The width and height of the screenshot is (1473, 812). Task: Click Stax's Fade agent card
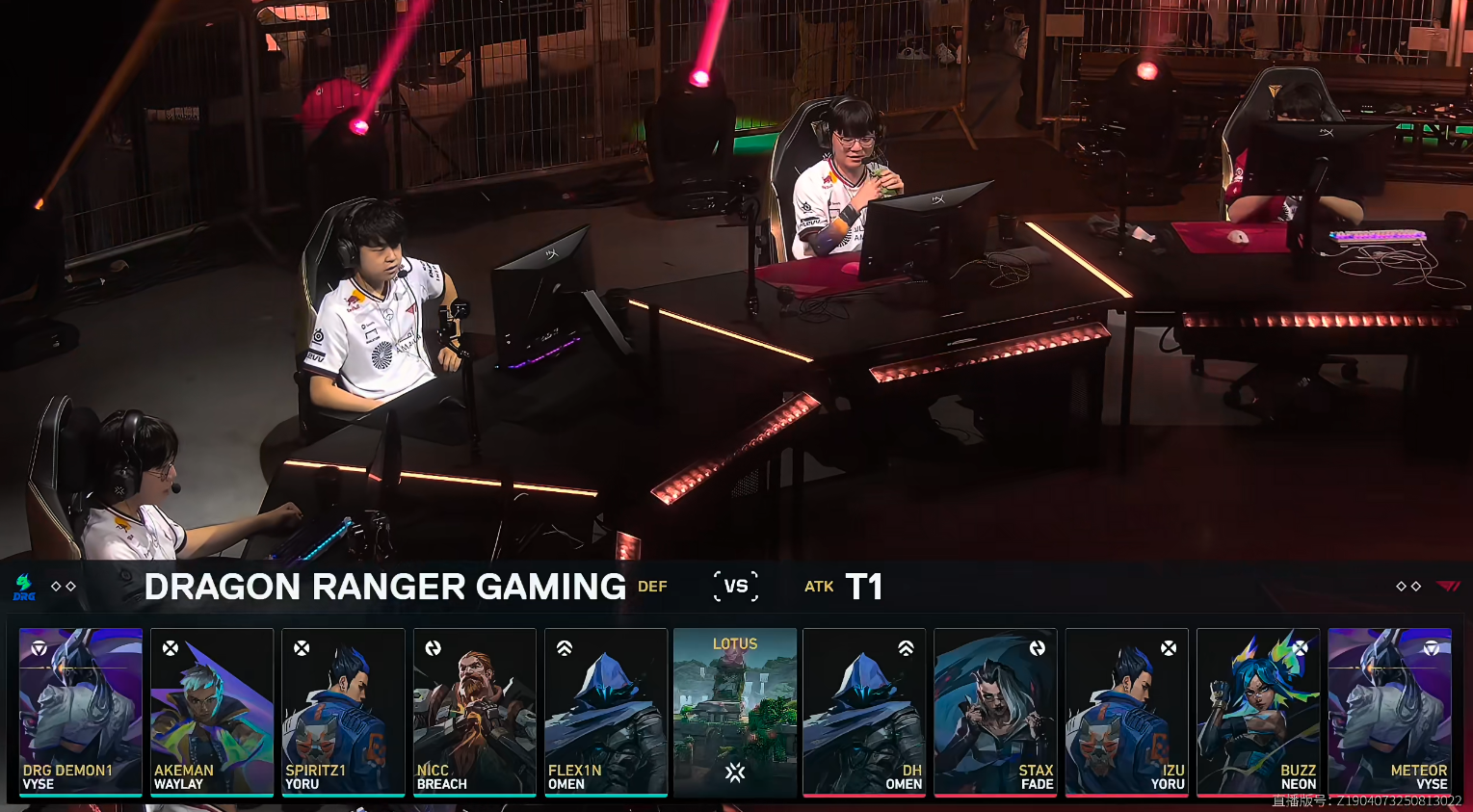tap(995, 712)
